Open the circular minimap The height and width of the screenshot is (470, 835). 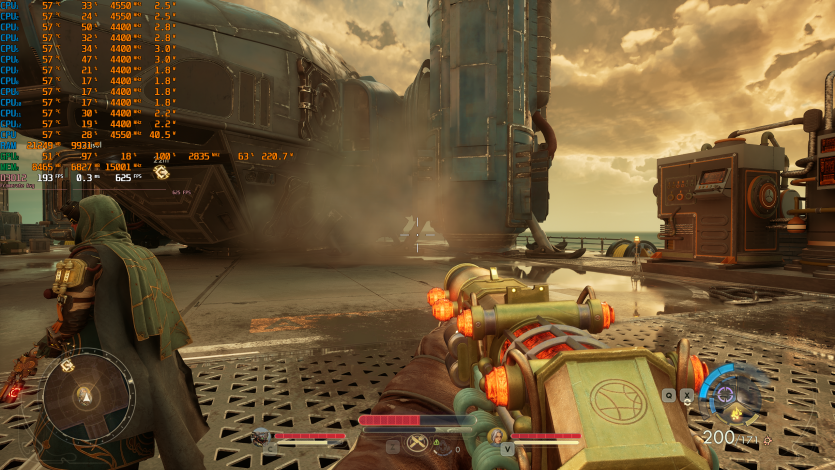(x=88, y=396)
